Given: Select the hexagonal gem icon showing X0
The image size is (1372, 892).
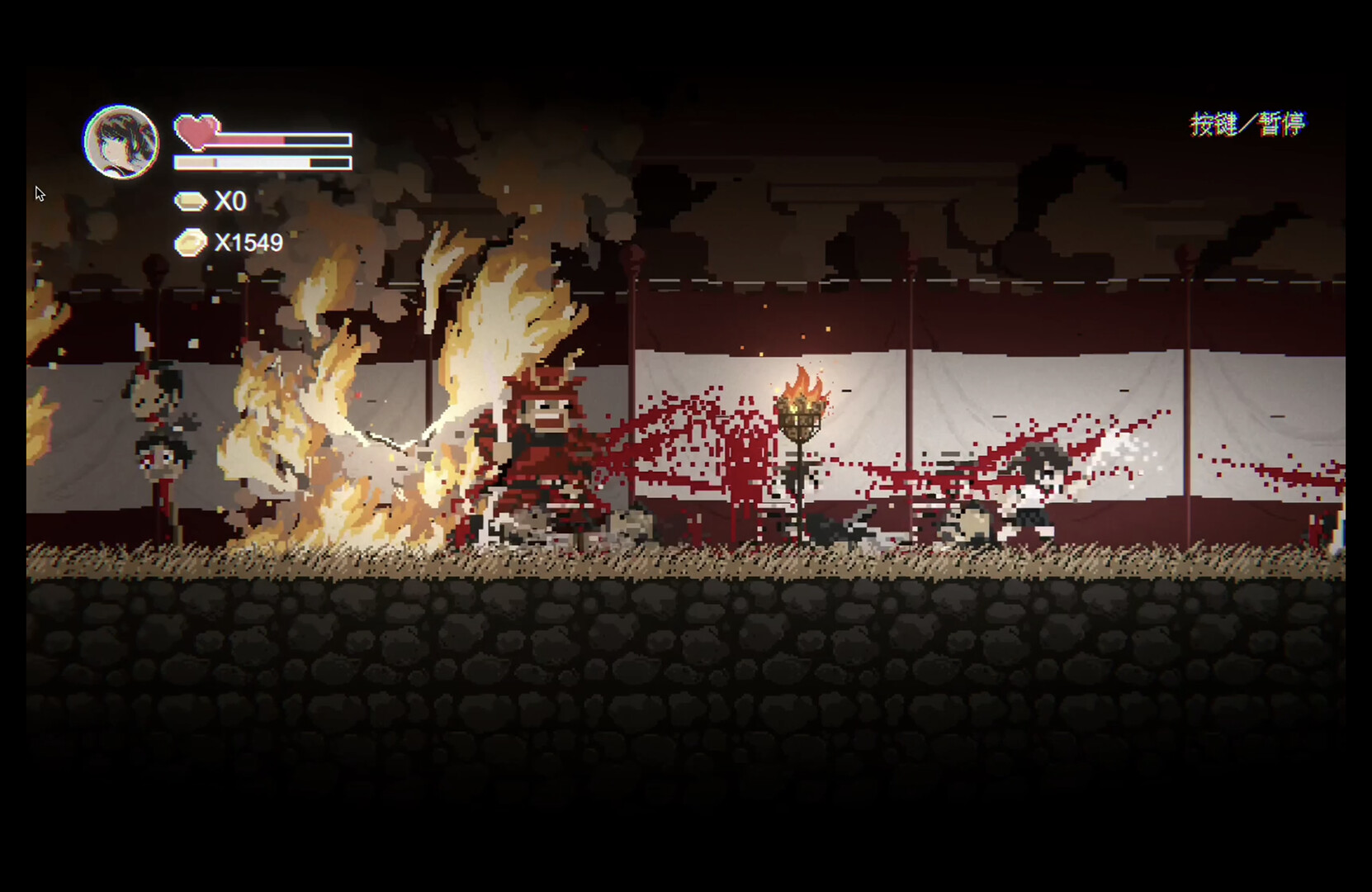Looking at the screenshot, I should 190,201.
